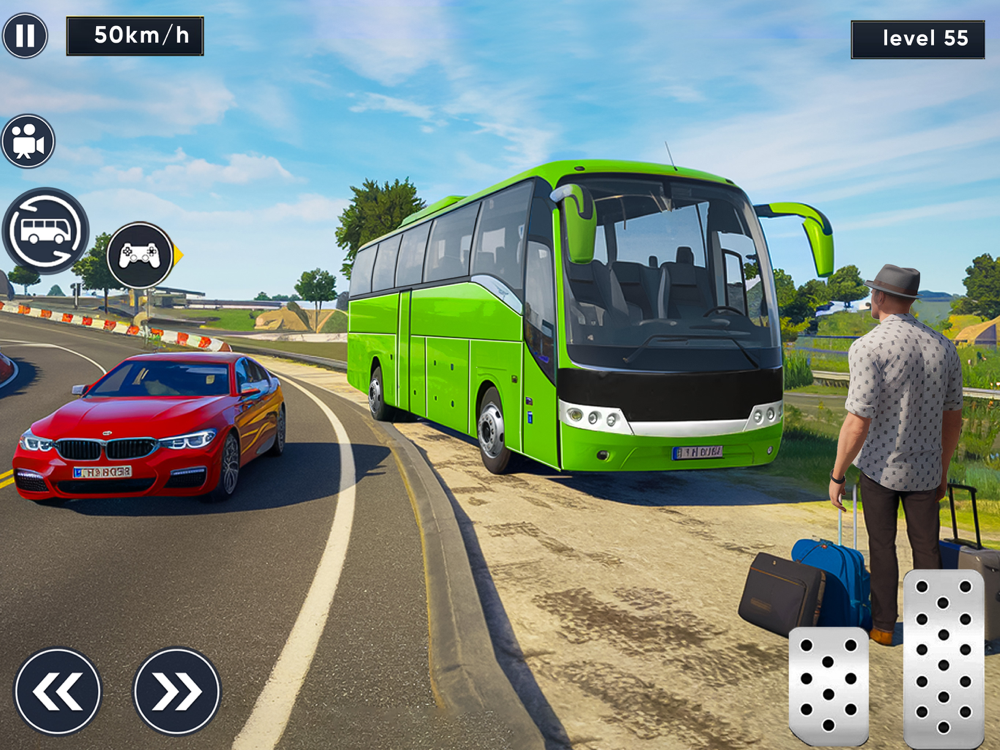Viewport: 1000px width, 750px height.
Task: Pause the game with the pause button
Action: [x=25, y=36]
